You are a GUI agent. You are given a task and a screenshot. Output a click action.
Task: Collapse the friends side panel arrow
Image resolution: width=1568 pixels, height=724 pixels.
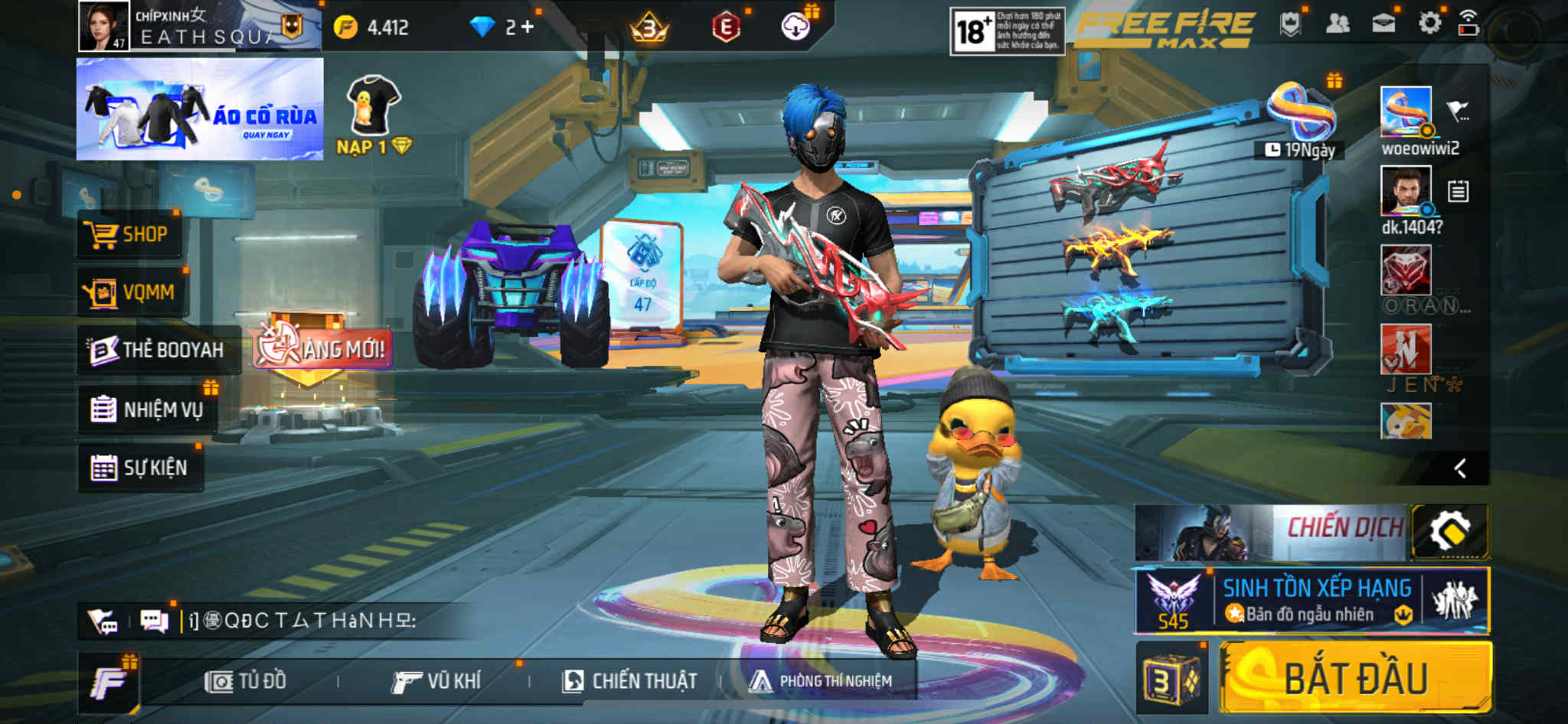(1460, 468)
